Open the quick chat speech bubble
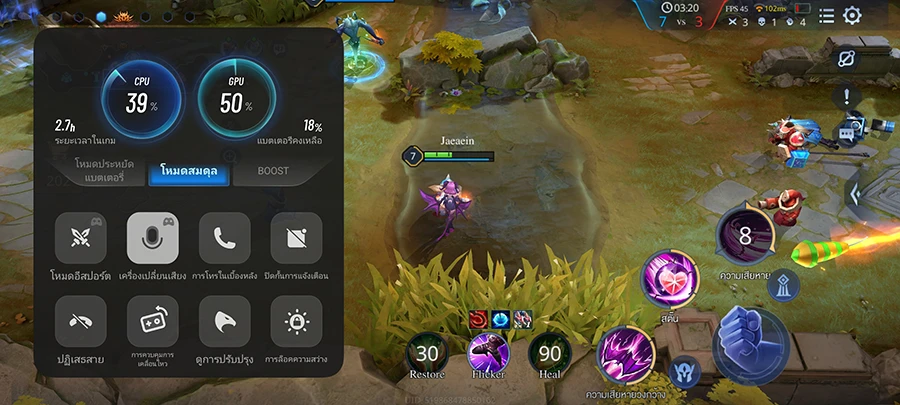This screenshot has width=900, height=405. (x=847, y=133)
